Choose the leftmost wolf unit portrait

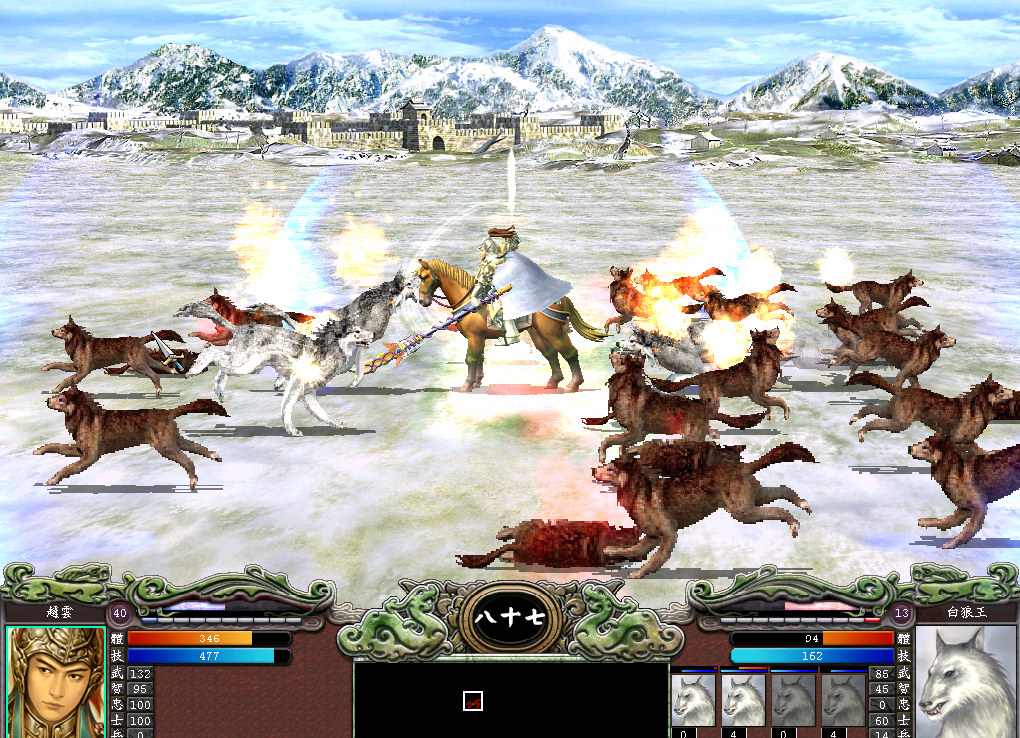pos(693,700)
